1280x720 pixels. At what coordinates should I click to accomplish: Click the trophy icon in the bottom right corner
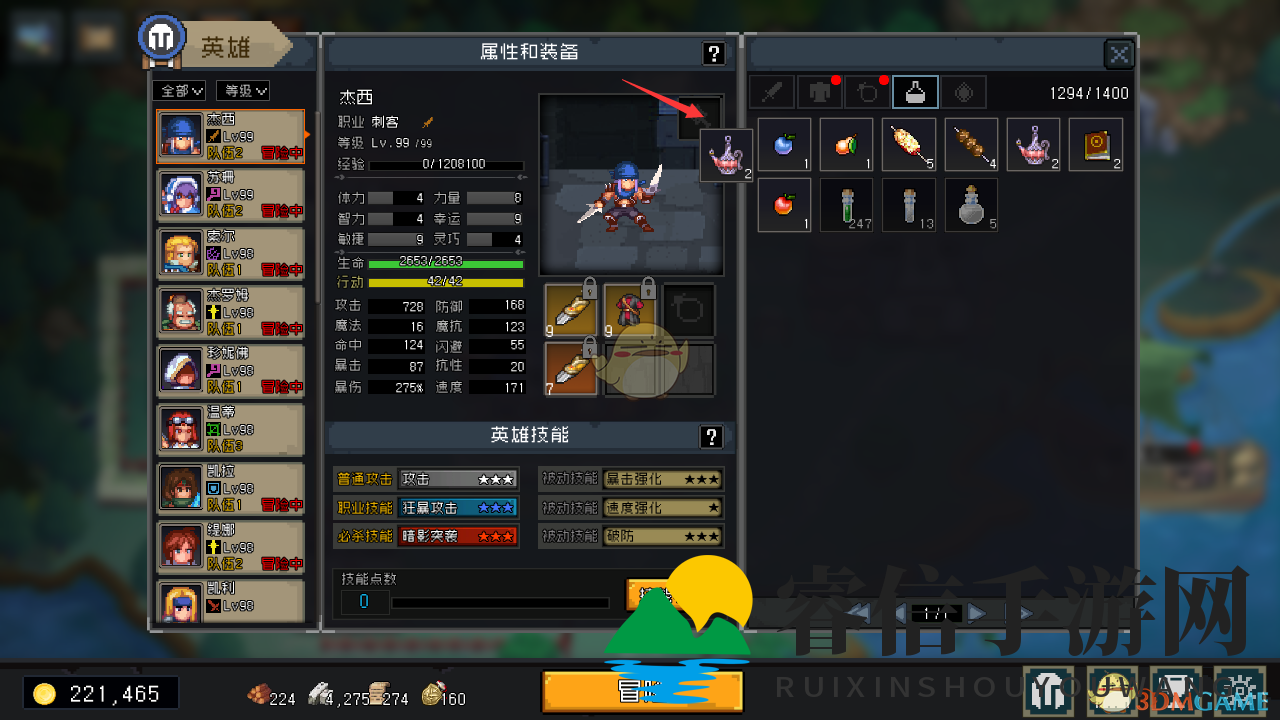coord(1175,689)
